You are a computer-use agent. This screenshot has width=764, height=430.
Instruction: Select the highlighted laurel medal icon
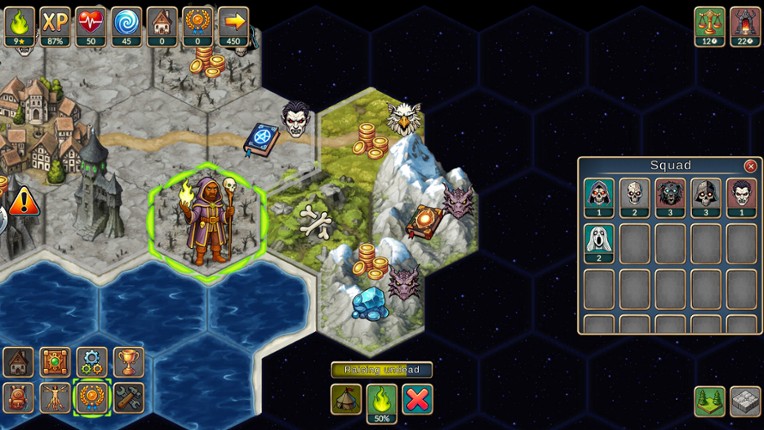click(91, 397)
